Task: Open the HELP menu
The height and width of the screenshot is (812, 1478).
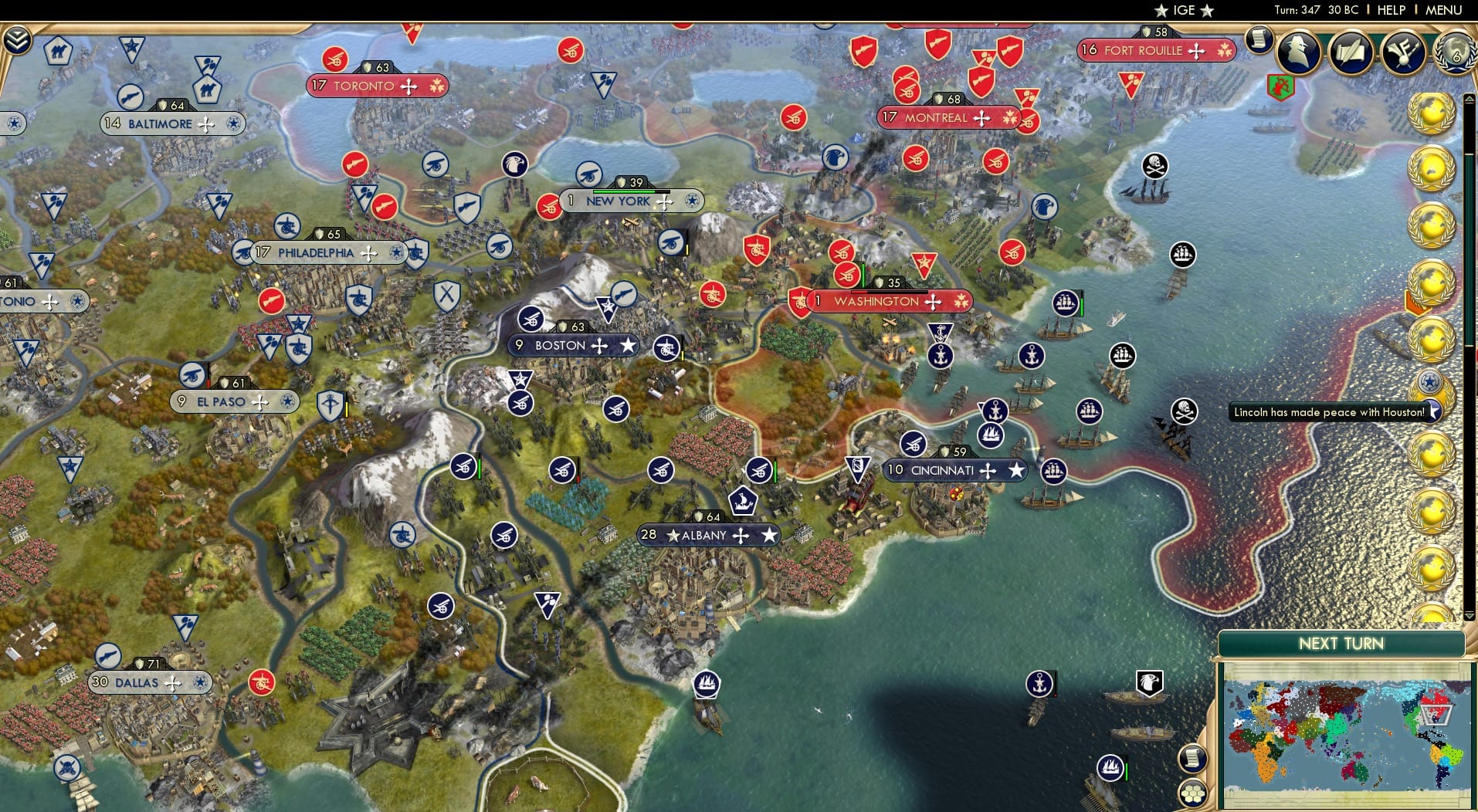Action: (x=1390, y=10)
